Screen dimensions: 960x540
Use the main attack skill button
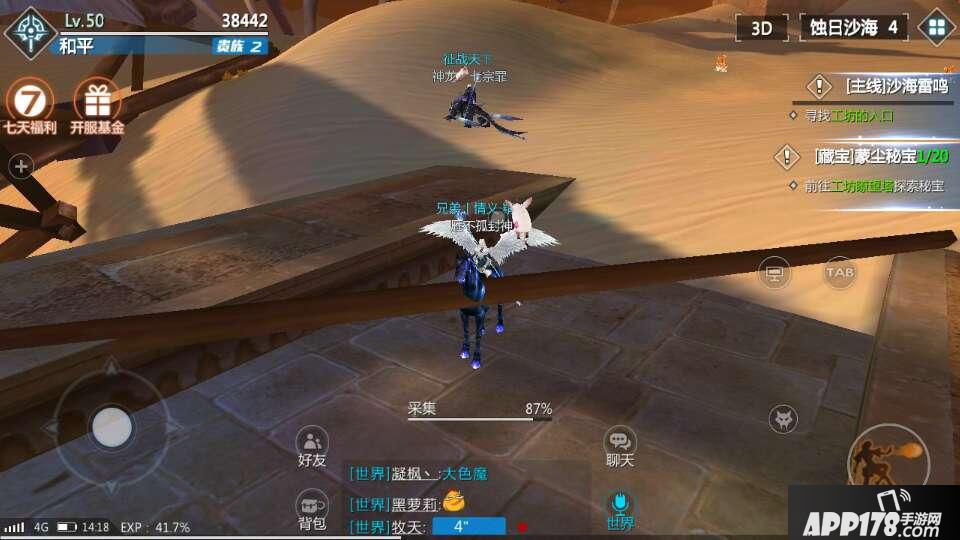coord(886,460)
